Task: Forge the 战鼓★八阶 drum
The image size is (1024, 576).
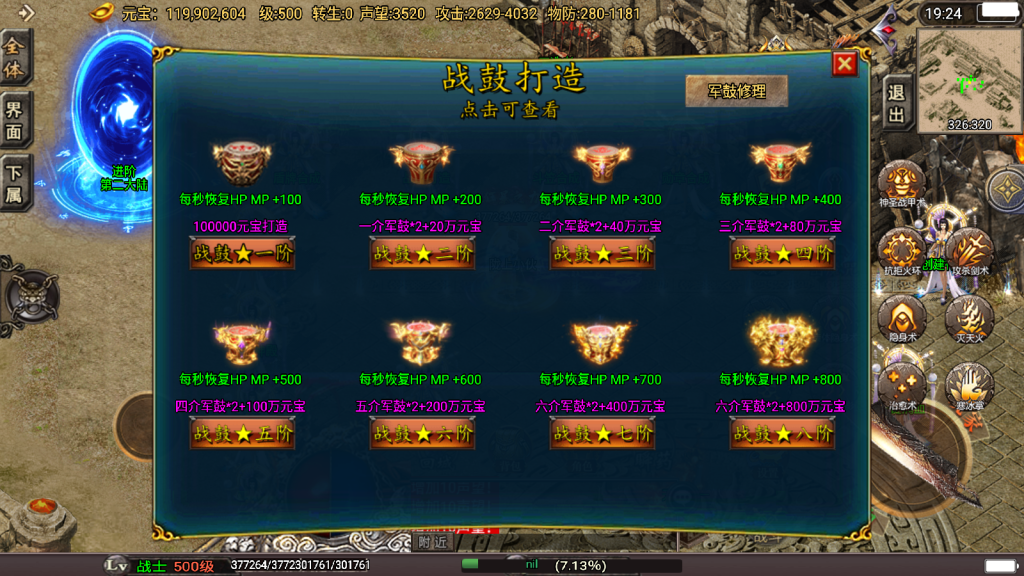Action: (782, 434)
